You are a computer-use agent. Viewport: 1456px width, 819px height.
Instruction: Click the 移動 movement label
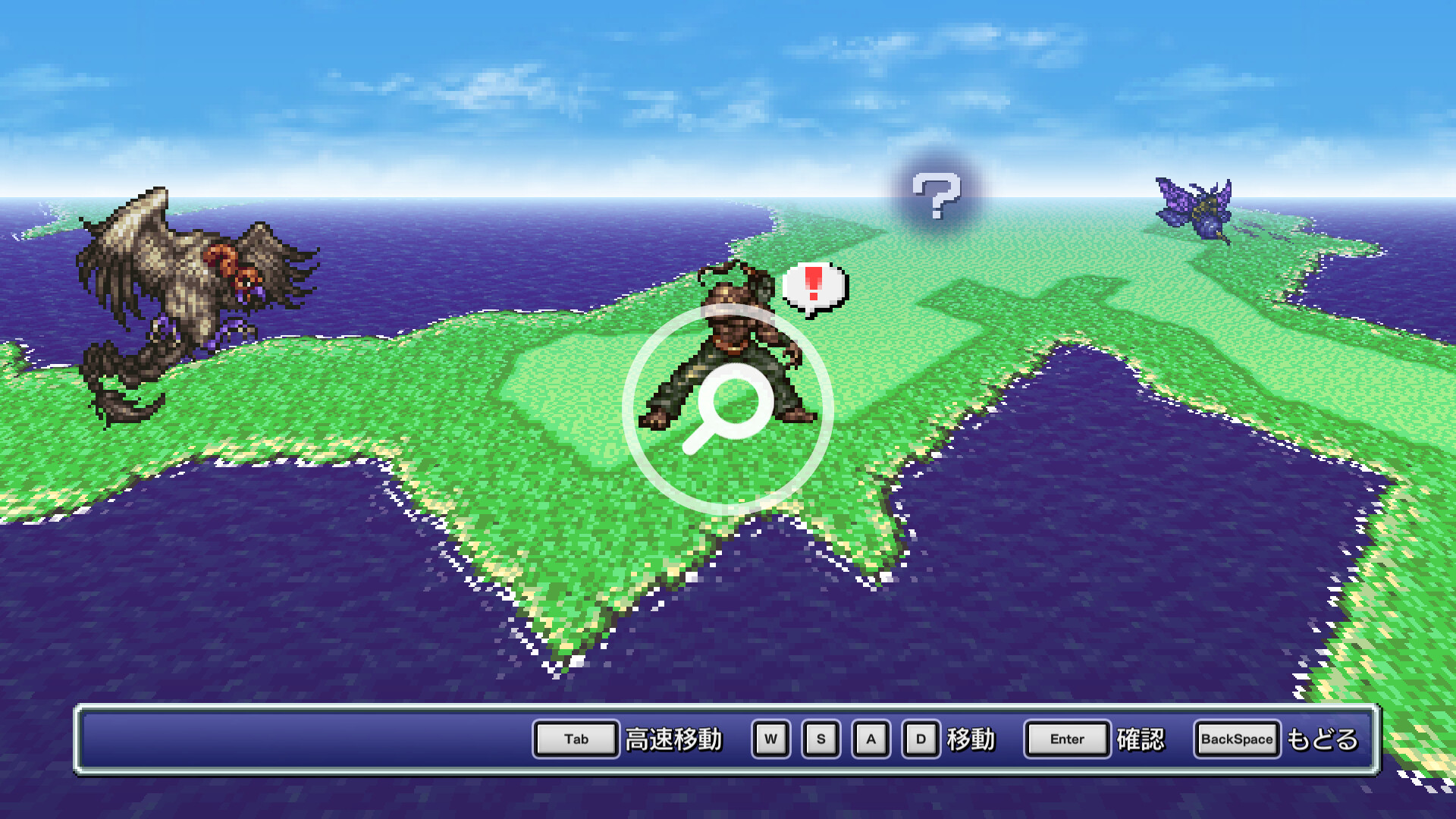[x=970, y=739]
